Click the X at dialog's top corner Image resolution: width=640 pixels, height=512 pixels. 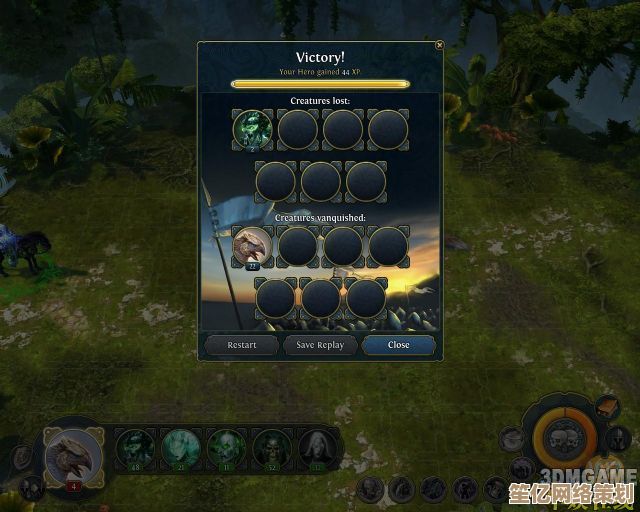(439, 45)
